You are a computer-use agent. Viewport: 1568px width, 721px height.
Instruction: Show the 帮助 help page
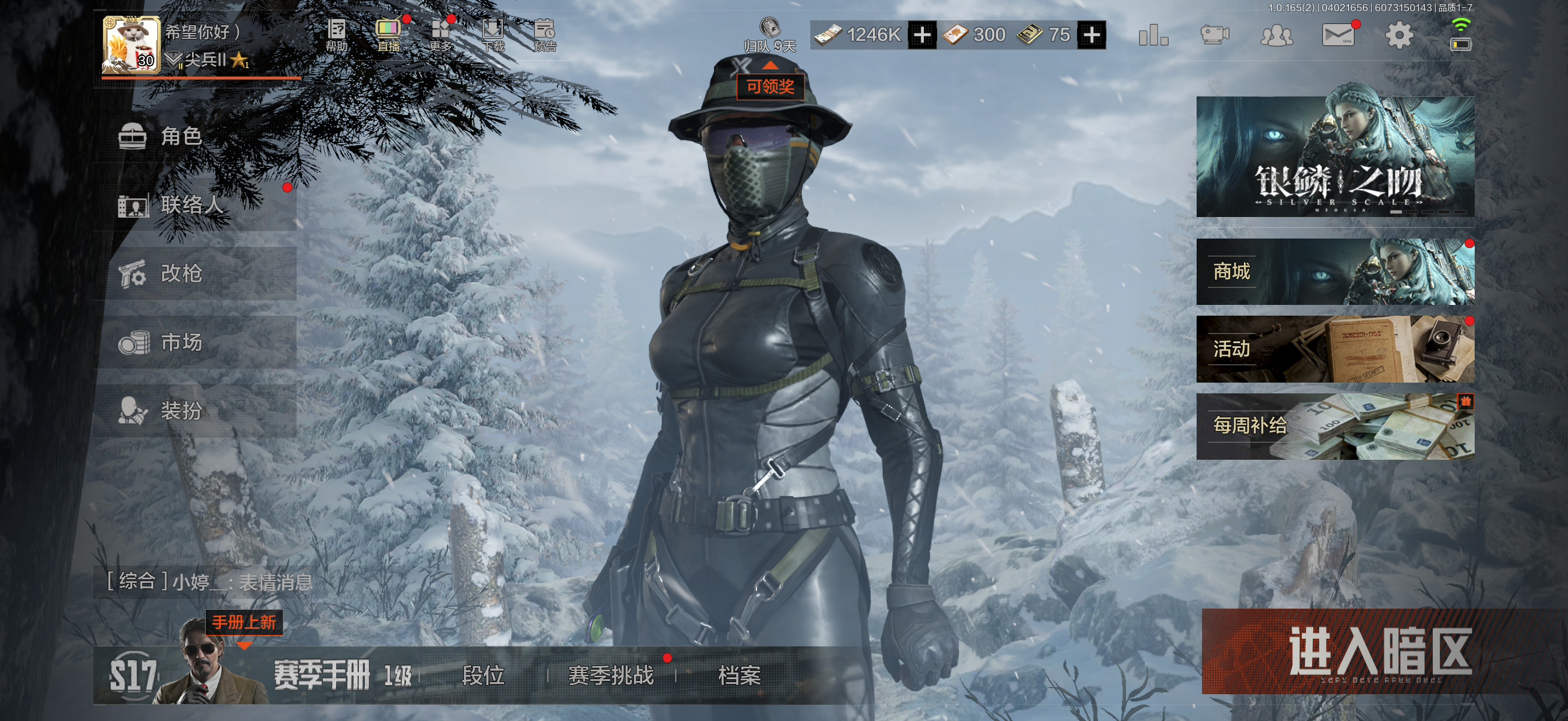(336, 35)
